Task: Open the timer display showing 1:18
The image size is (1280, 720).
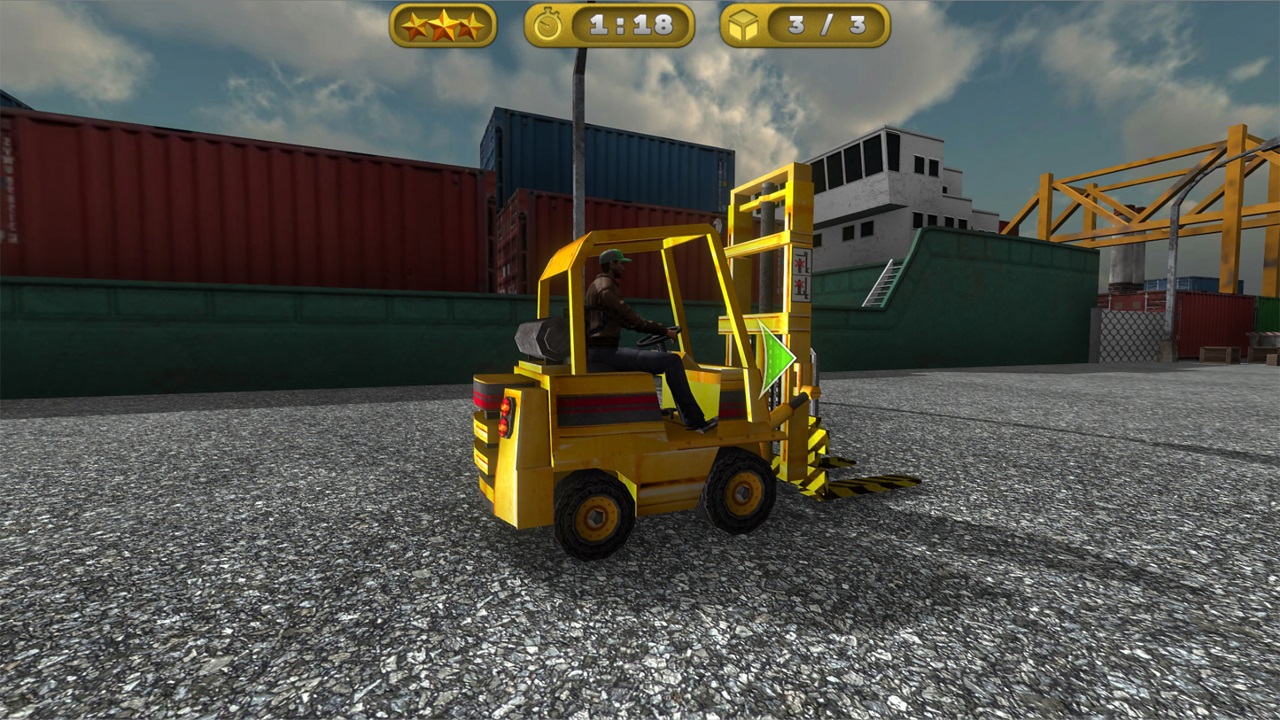Action: (x=630, y=26)
